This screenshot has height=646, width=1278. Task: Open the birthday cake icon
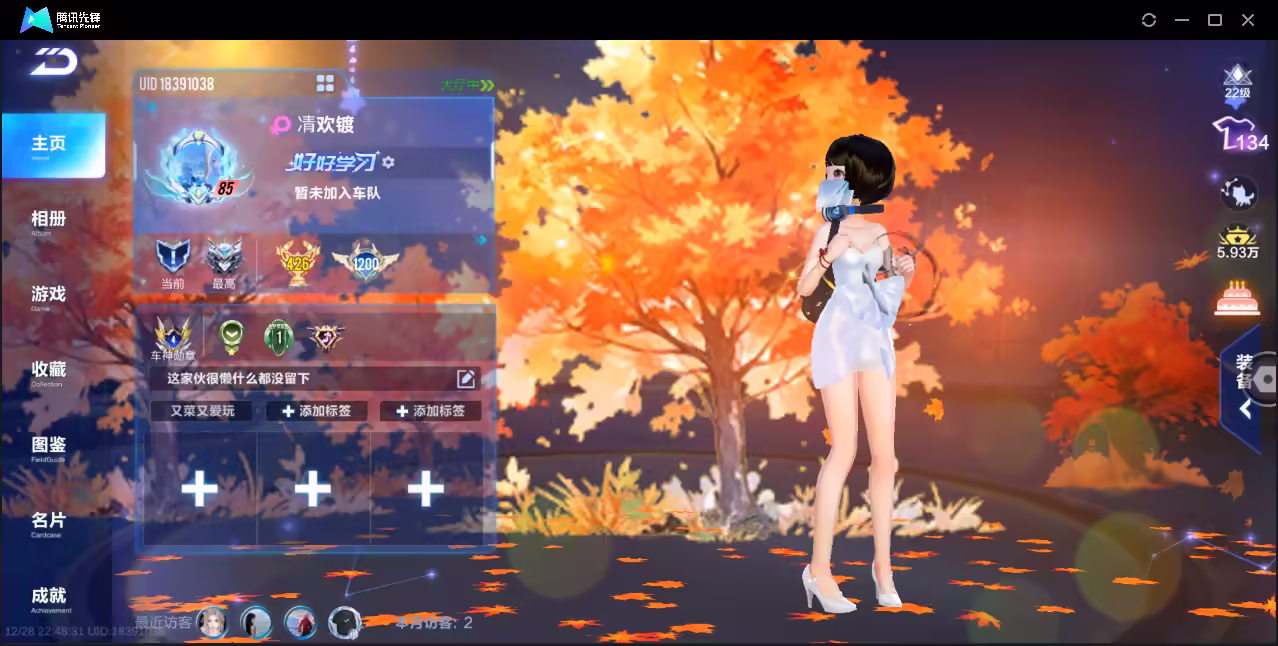[1238, 297]
